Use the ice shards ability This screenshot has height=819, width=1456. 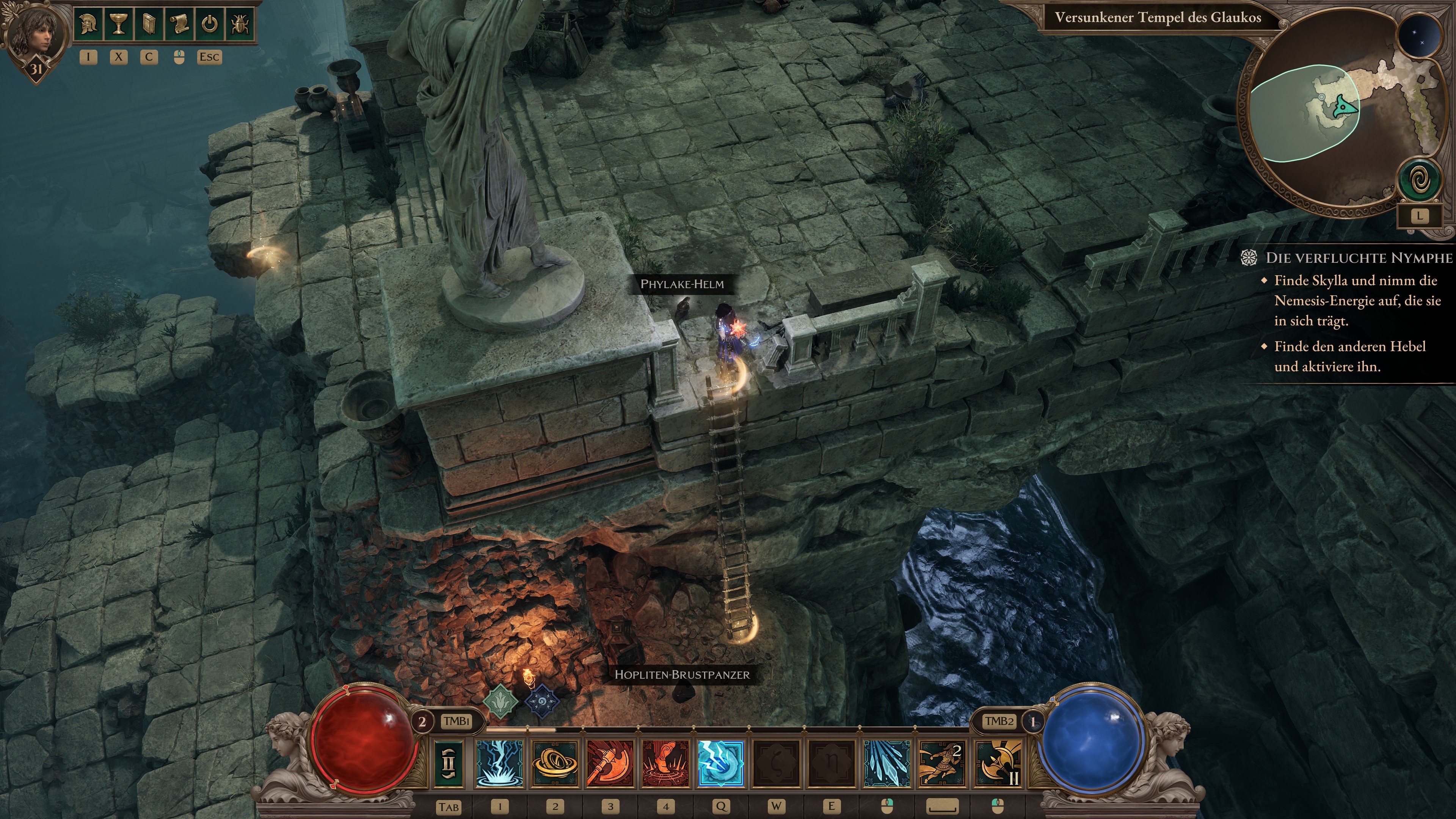887,763
